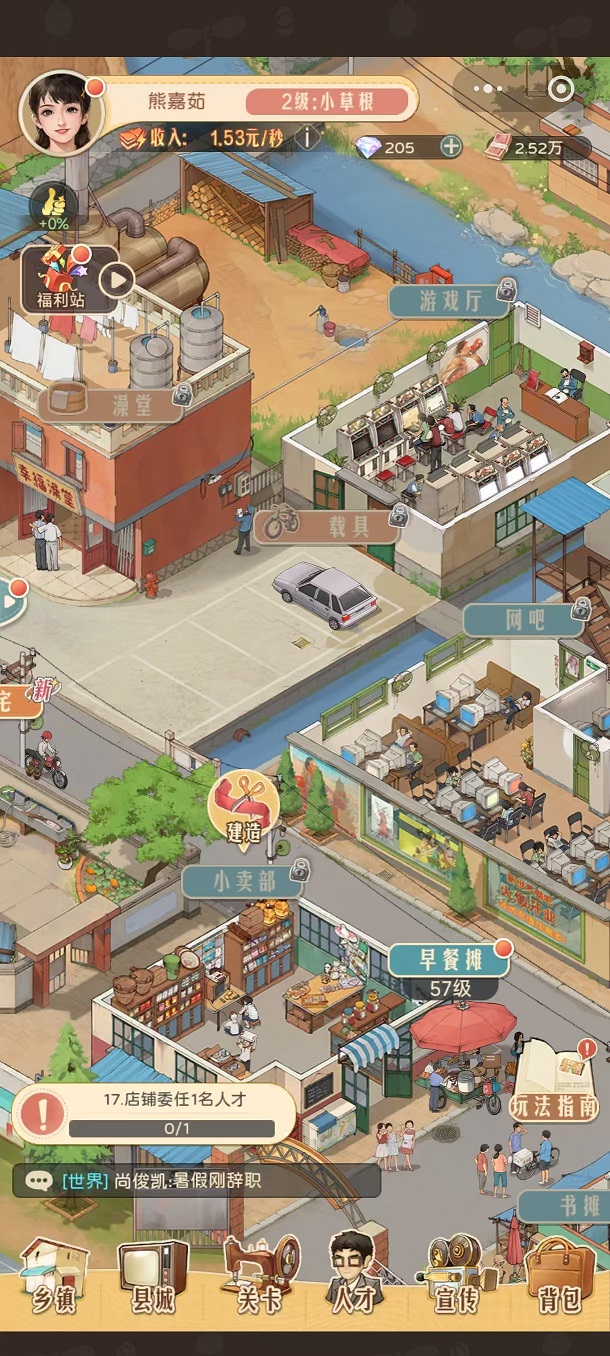Open the 福利站 welfare station
610x1356 pixels.
(62, 279)
